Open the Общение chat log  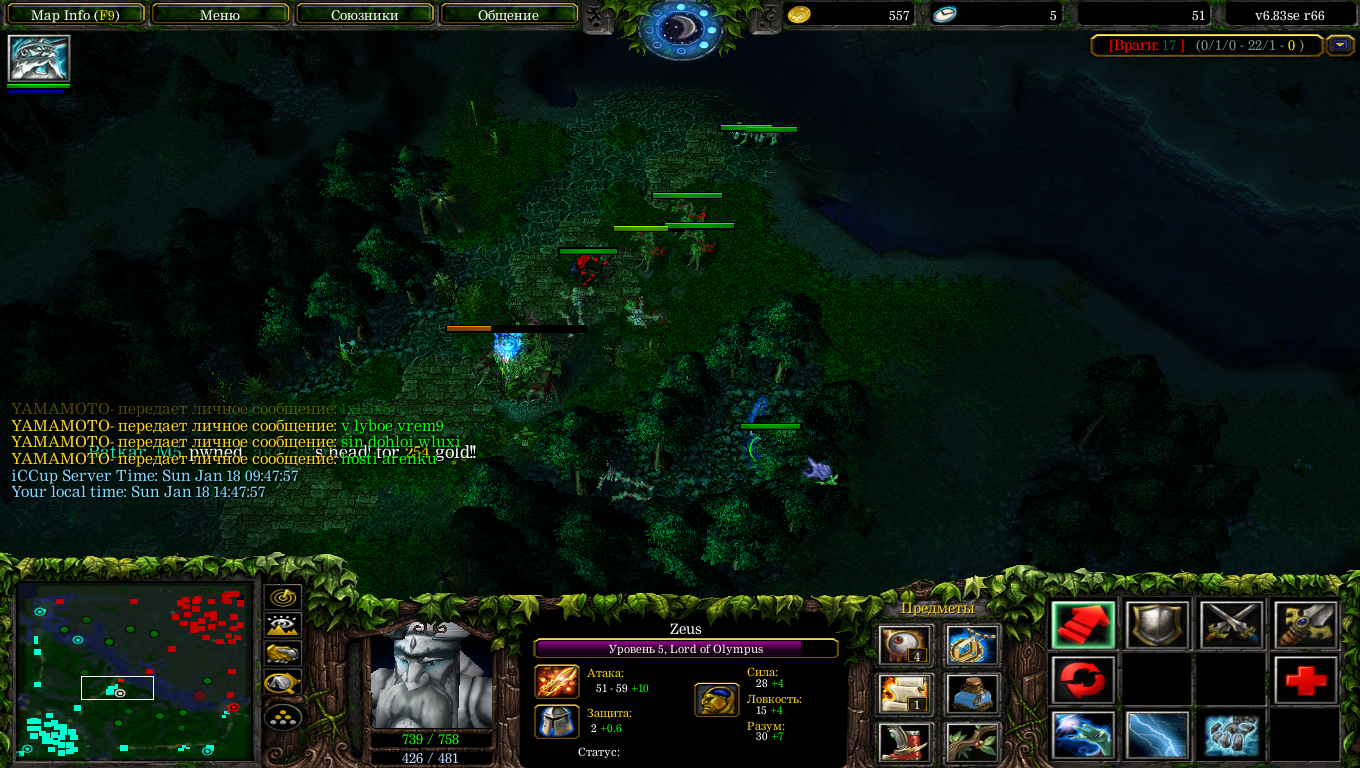tap(508, 15)
